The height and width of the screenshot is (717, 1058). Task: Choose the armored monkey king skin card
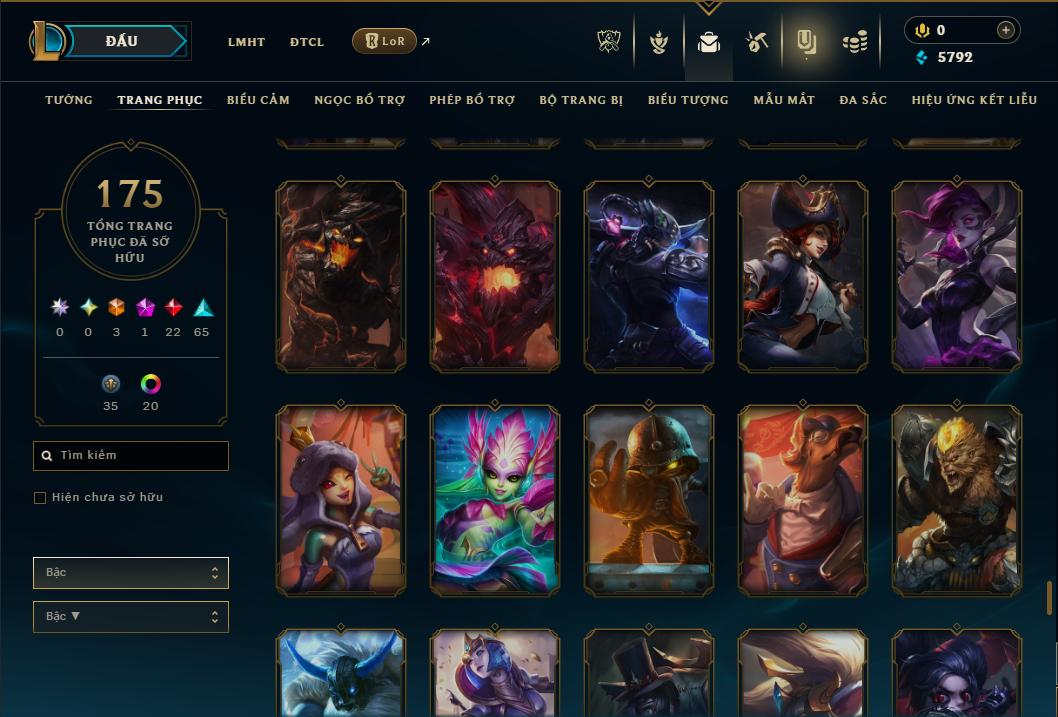point(957,500)
